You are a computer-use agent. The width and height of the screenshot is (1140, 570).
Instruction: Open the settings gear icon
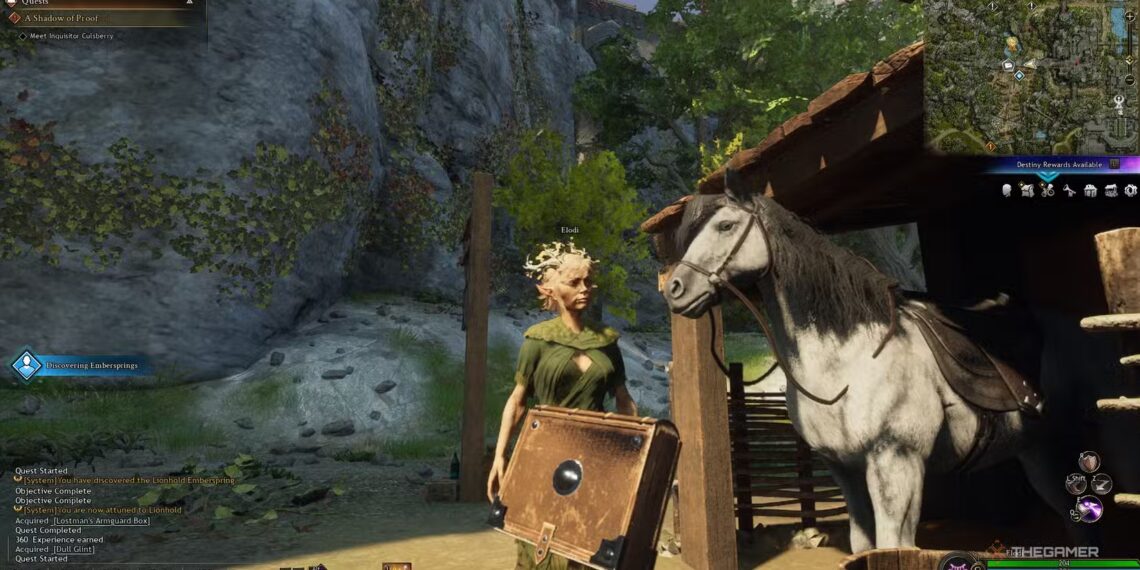pos(1131,190)
